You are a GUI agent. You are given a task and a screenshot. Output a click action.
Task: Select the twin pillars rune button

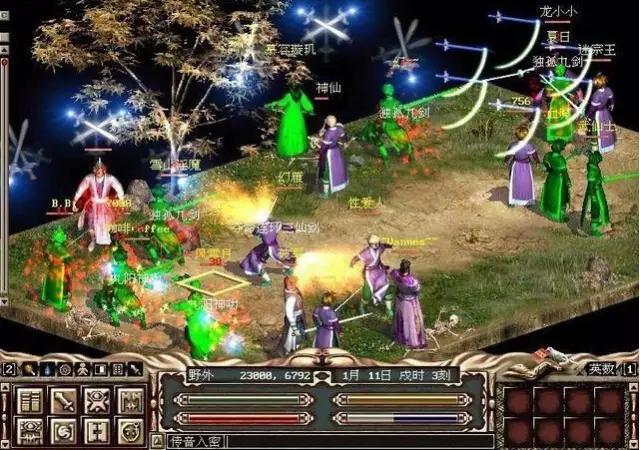click(x=131, y=400)
